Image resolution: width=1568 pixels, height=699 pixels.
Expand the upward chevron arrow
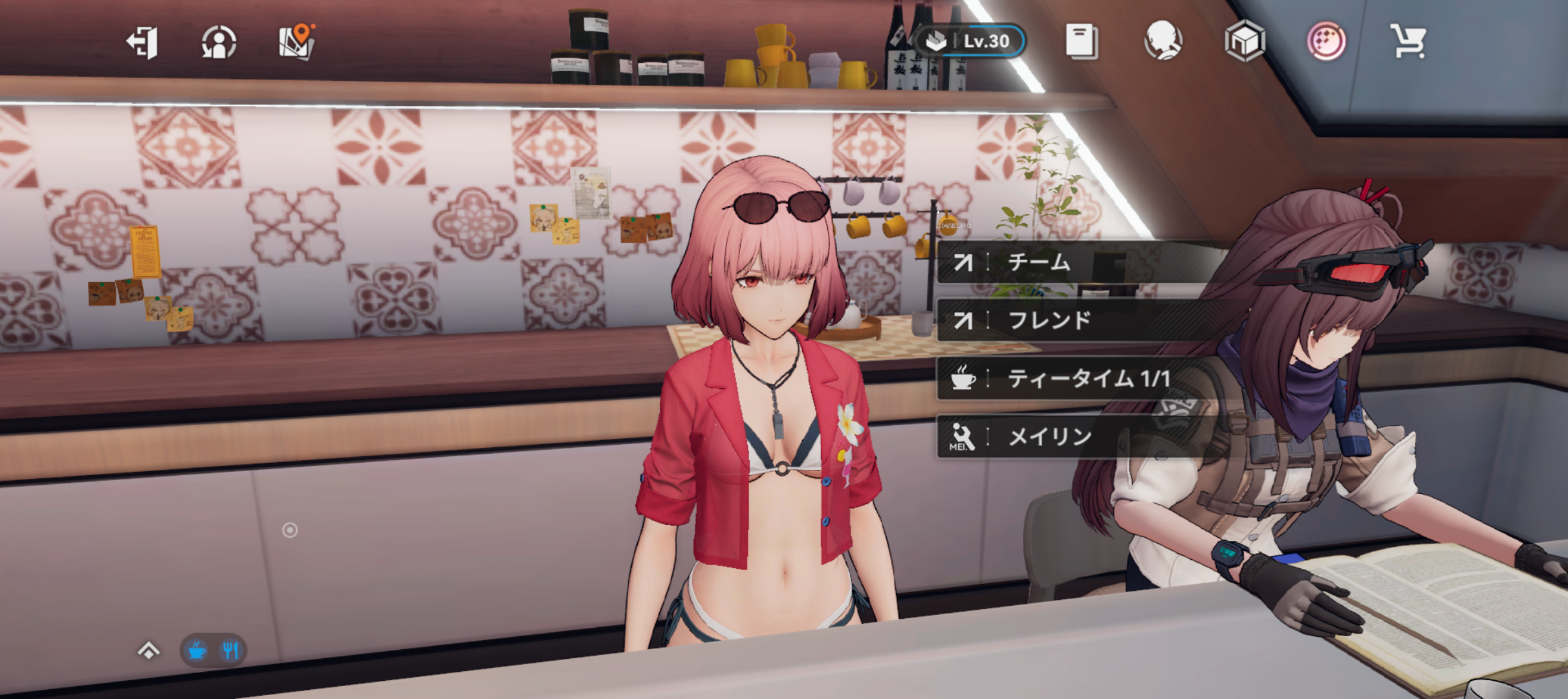point(149,650)
